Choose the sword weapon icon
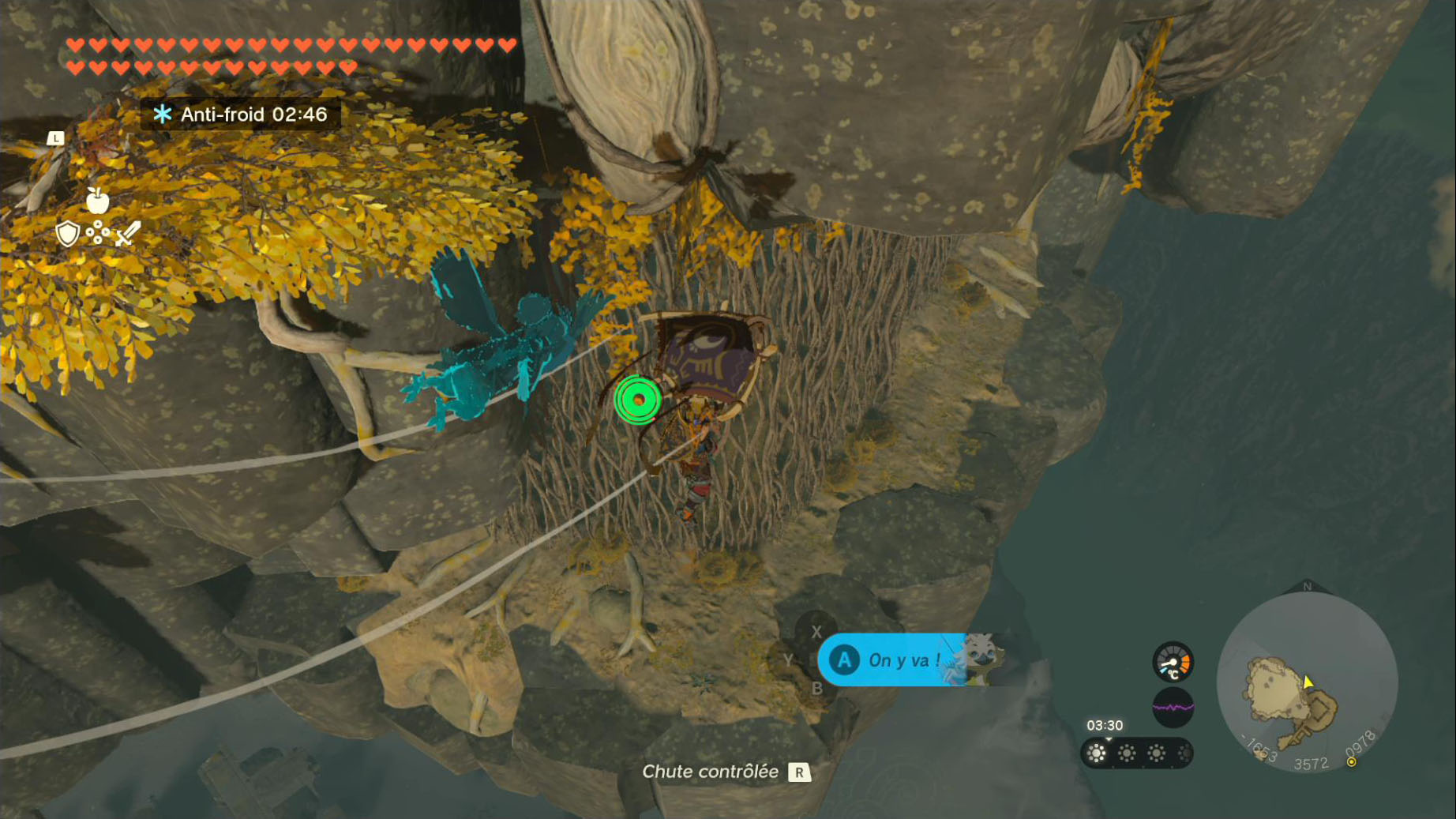Image resolution: width=1456 pixels, height=819 pixels. [128, 234]
